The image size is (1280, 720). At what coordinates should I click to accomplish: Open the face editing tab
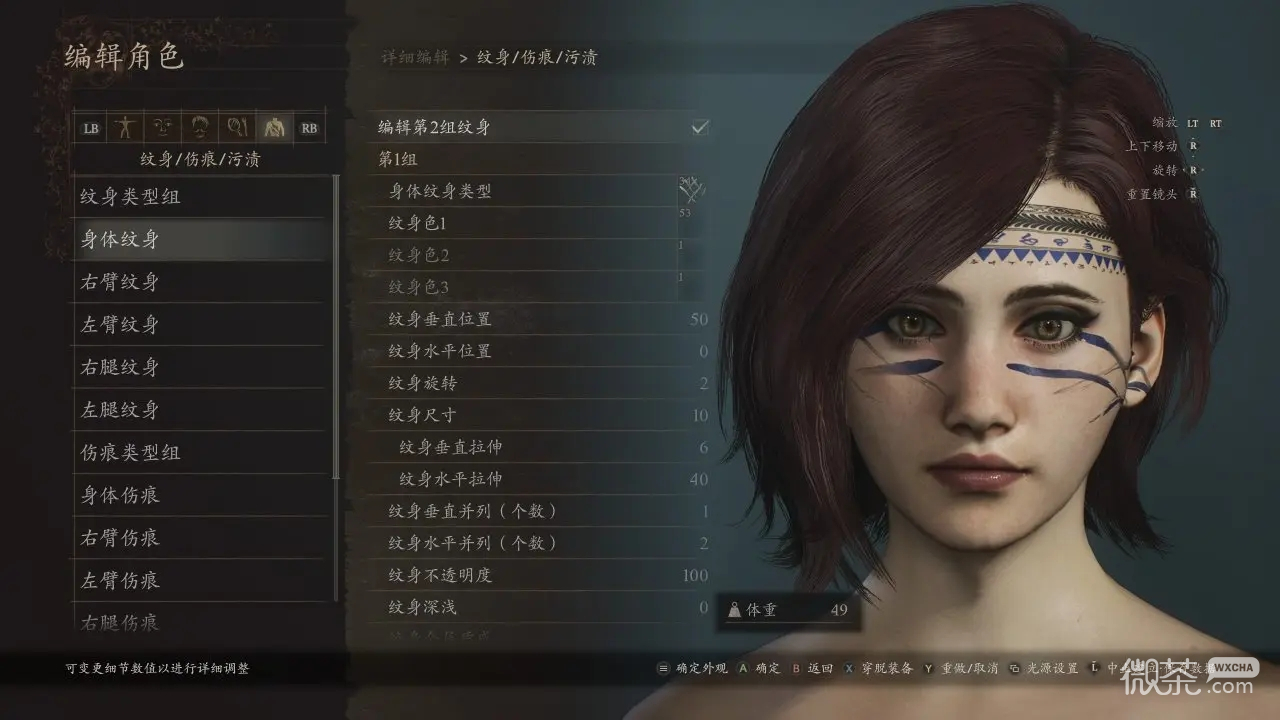tap(163, 127)
